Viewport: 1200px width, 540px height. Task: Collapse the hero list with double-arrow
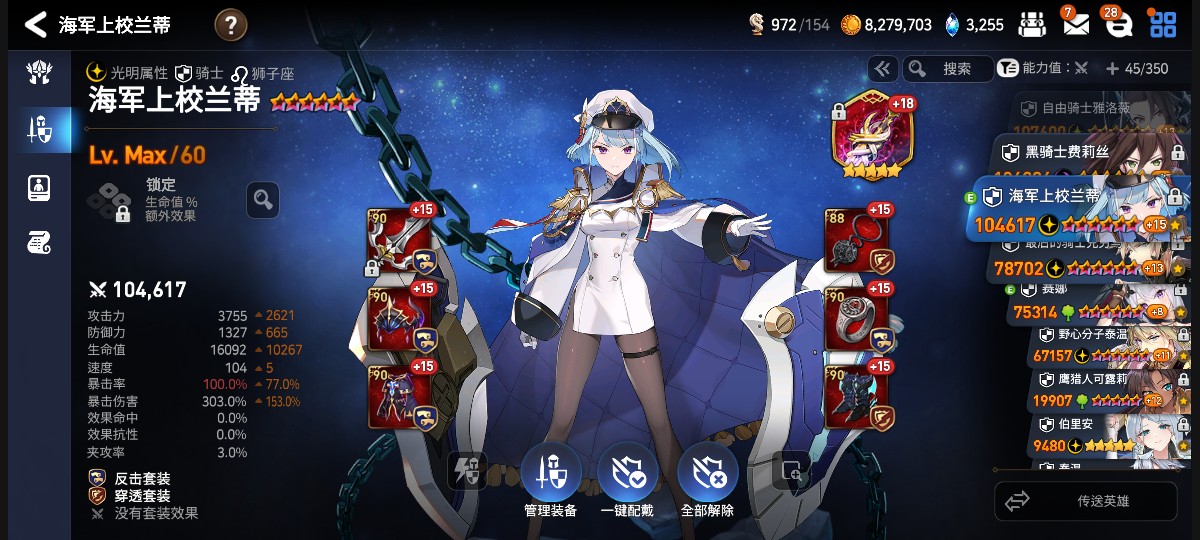[882, 68]
